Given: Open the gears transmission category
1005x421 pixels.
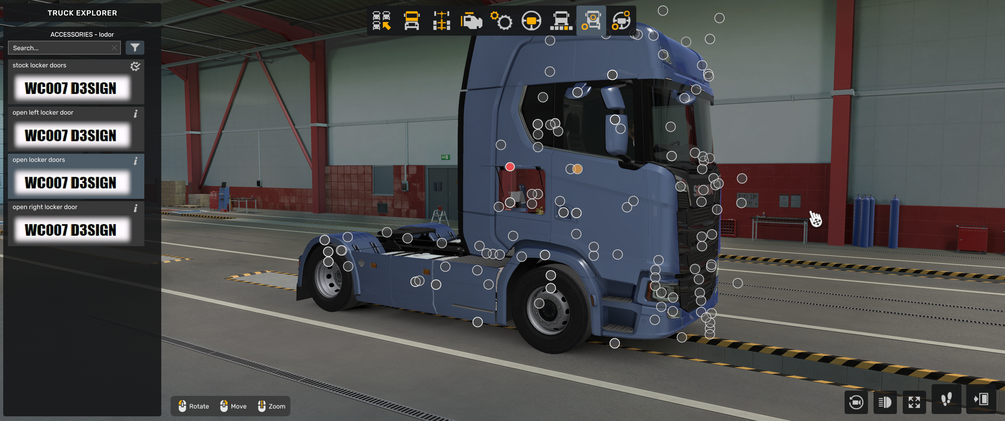Looking at the screenshot, I should tap(501, 21).
